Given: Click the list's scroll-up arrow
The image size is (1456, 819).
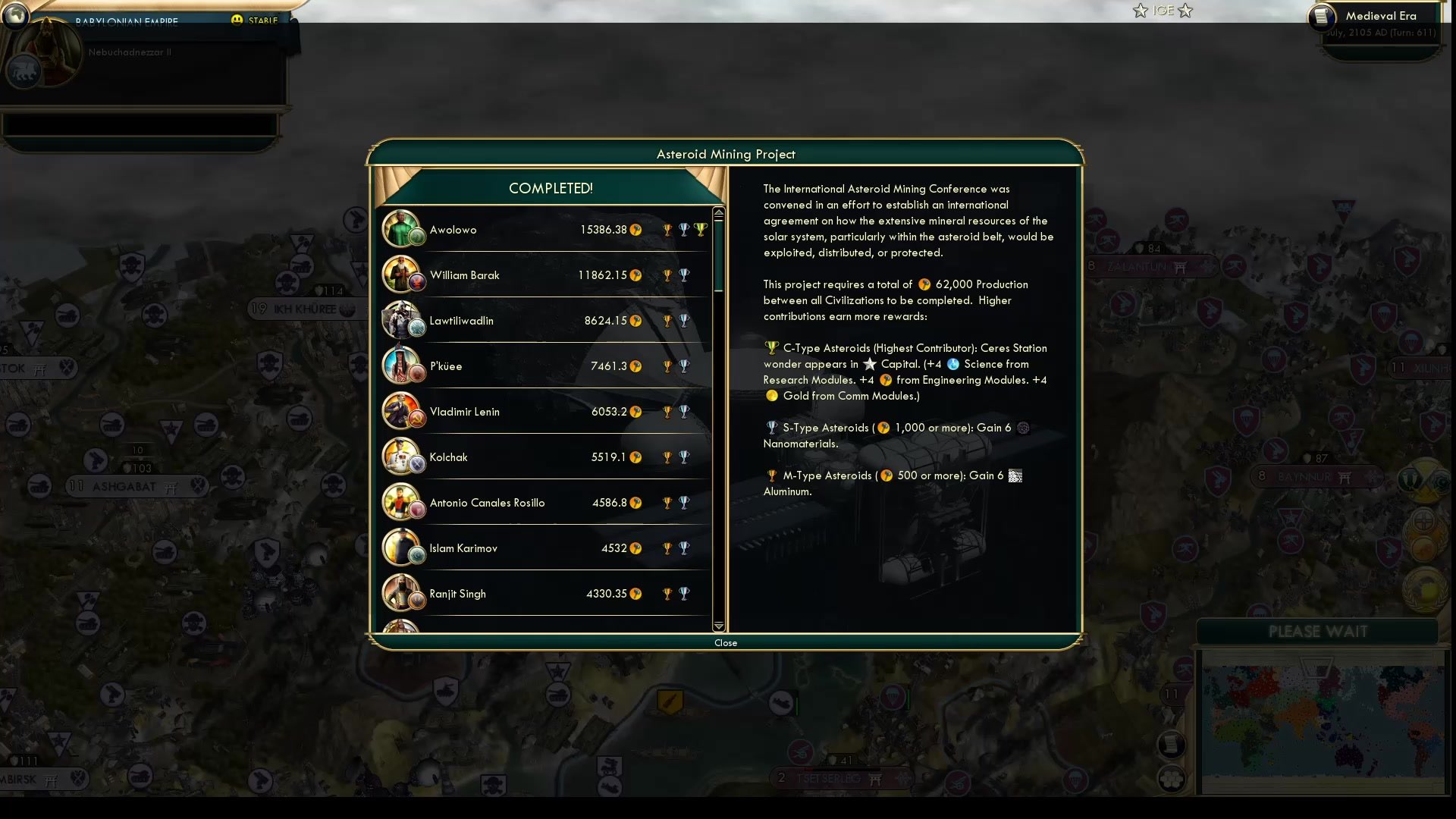Looking at the screenshot, I should (x=718, y=213).
